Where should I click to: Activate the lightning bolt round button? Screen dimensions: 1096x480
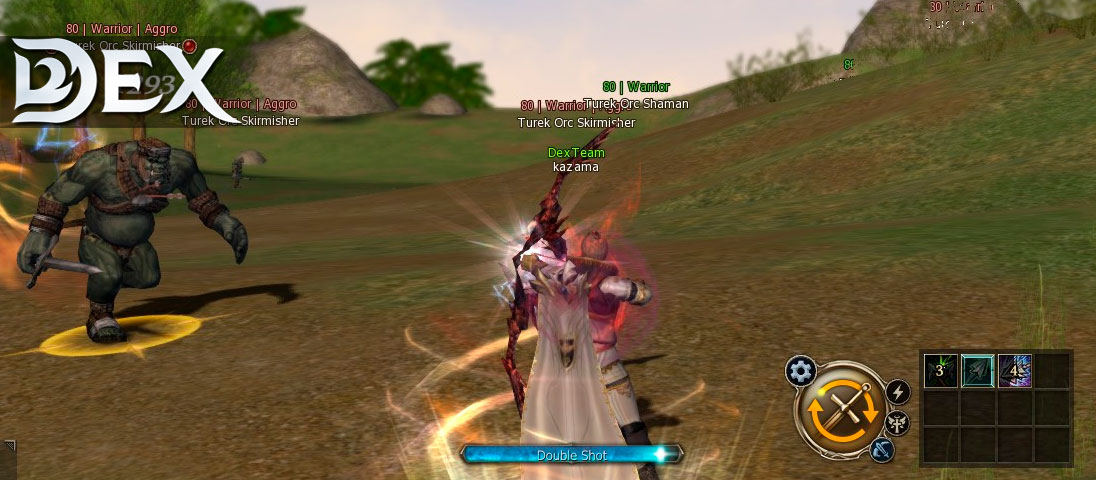coord(898,392)
